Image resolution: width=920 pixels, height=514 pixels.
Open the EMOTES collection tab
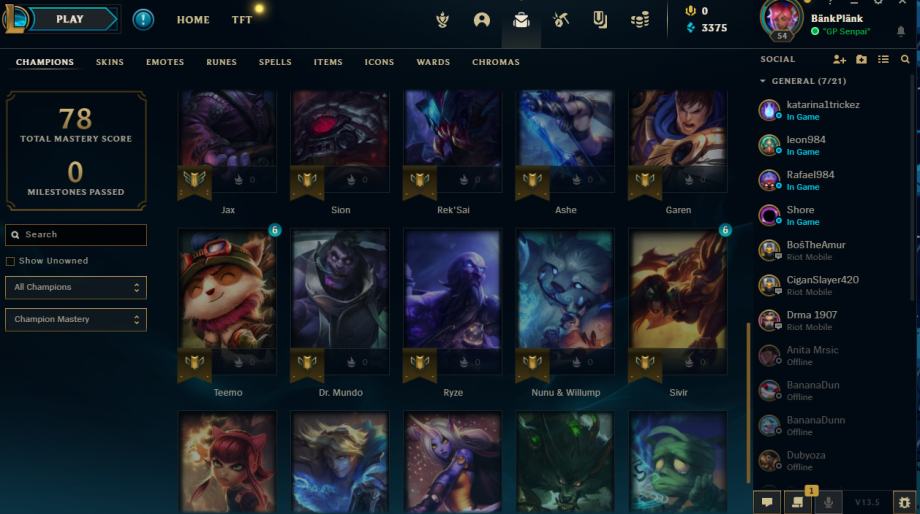coord(165,62)
